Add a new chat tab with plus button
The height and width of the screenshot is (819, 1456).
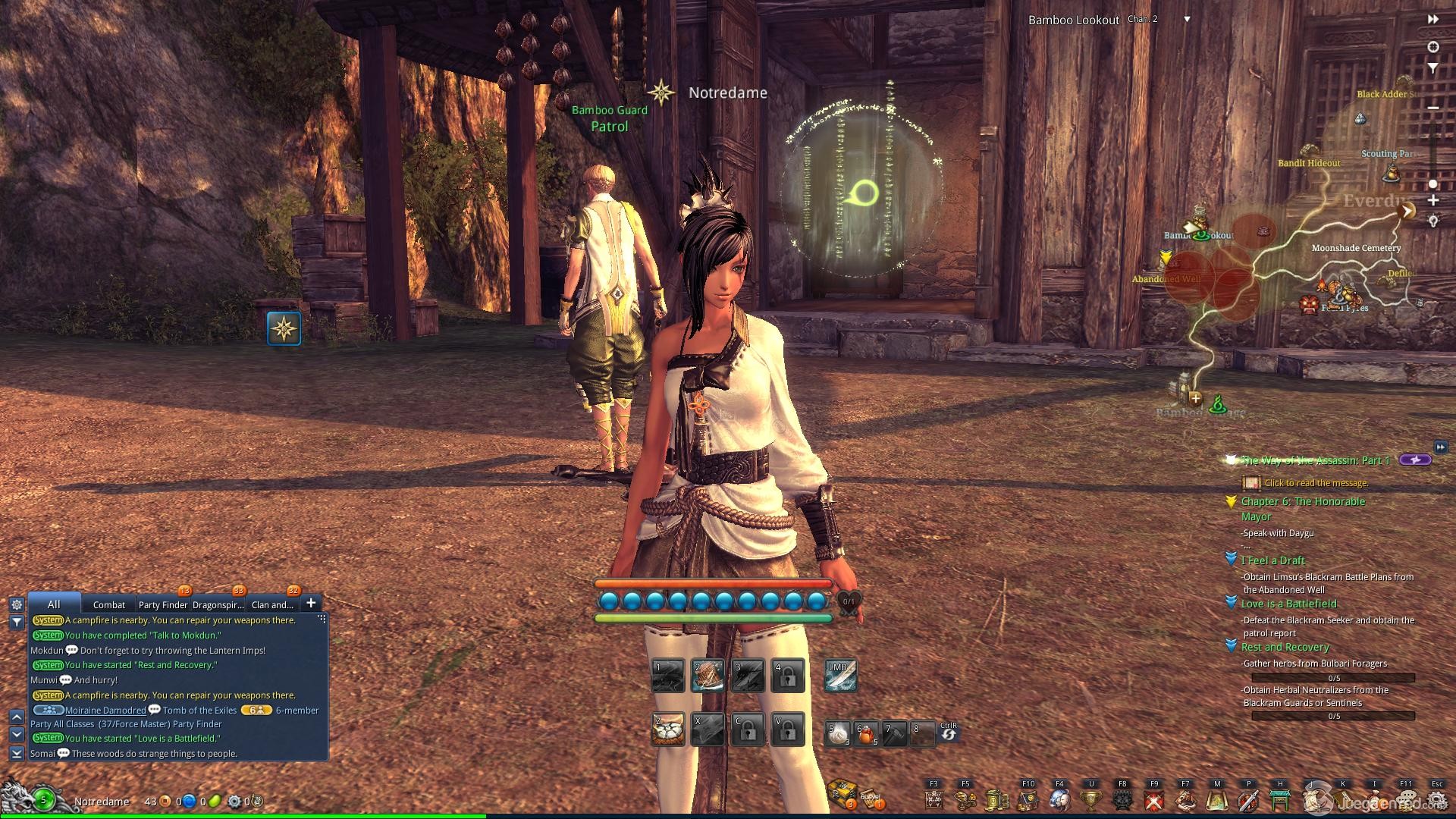click(x=311, y=604)
